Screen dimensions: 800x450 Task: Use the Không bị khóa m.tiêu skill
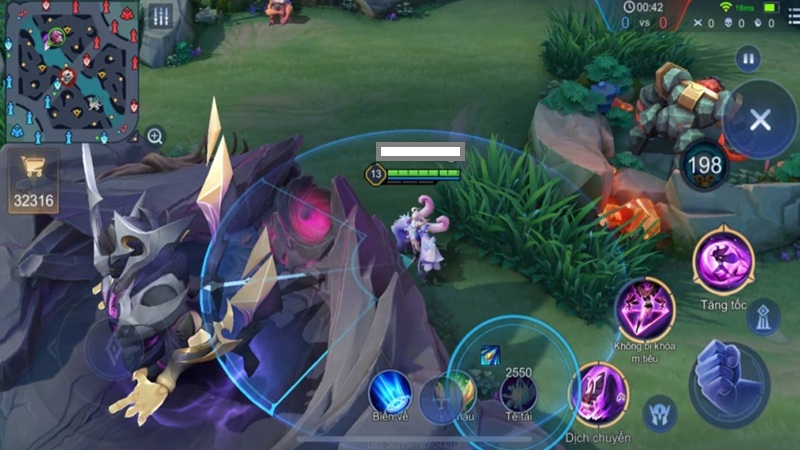coord(644,310)
